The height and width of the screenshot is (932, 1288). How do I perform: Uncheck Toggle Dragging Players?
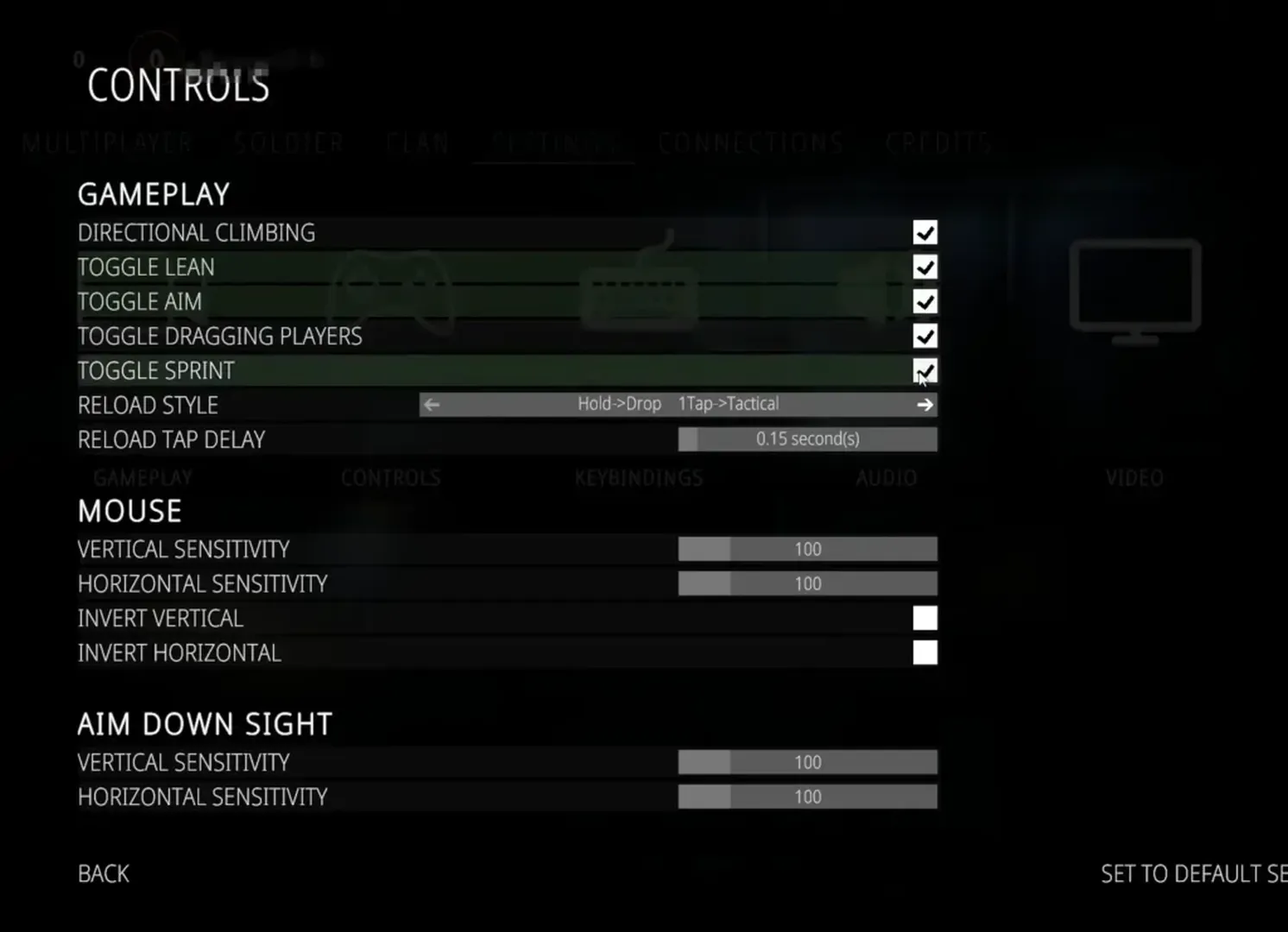(x=925, y=336)
